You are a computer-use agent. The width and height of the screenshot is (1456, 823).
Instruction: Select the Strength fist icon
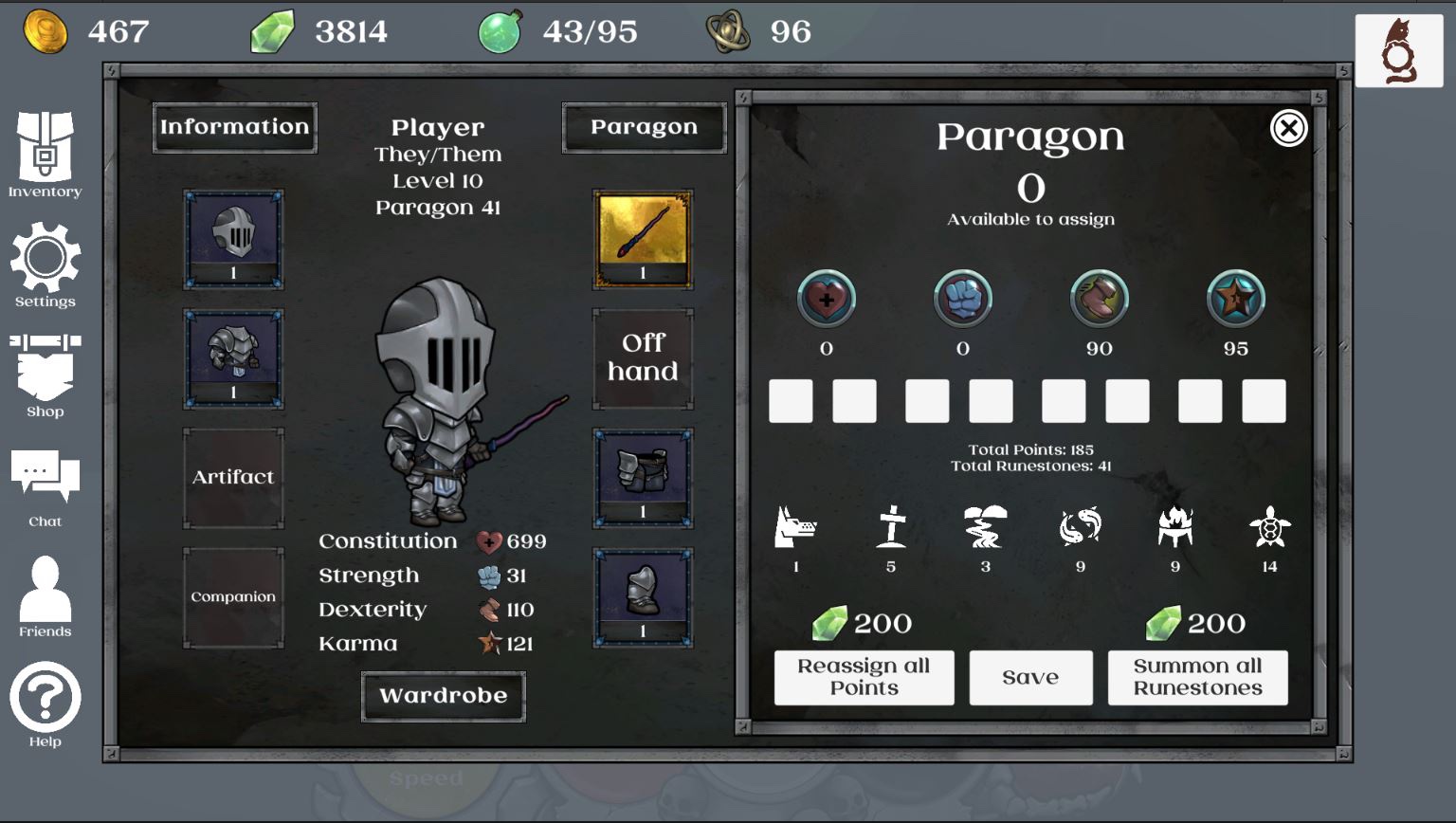[x=963, y=298]
